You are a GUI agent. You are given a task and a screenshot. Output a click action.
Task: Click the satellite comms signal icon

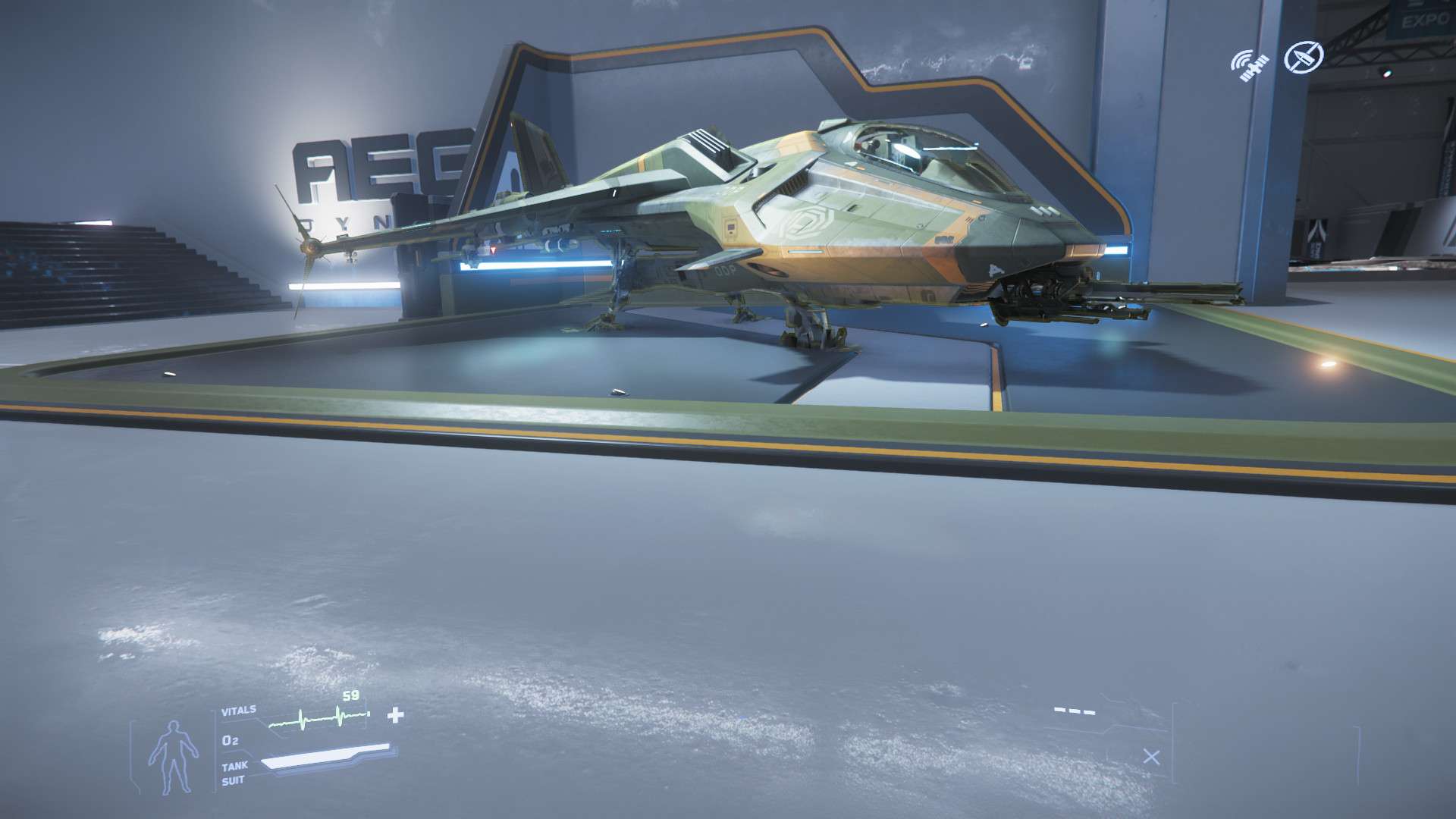(x=1250, y=65)
